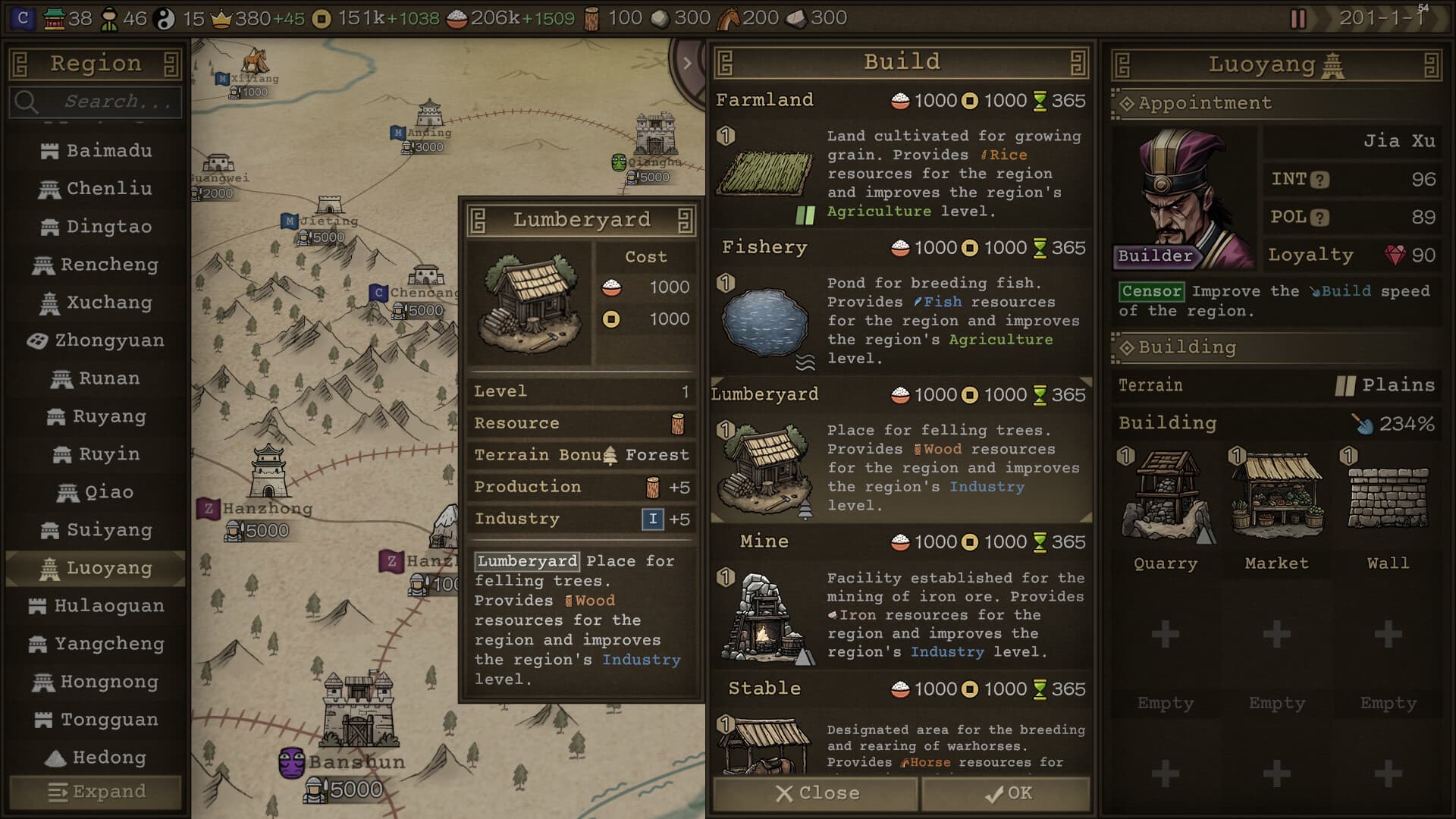The image size is (1456, 819).
Task: Show the INT stat help tooltip
Action: 1320,180
